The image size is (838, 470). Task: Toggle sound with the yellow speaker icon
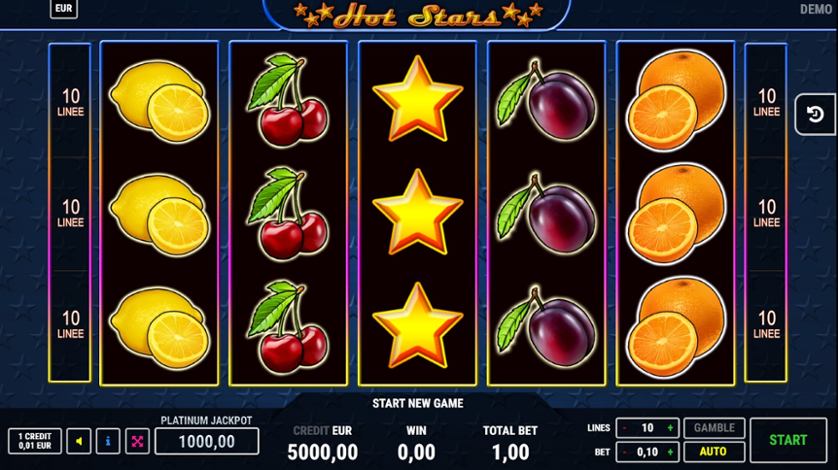tap(79, 441)
